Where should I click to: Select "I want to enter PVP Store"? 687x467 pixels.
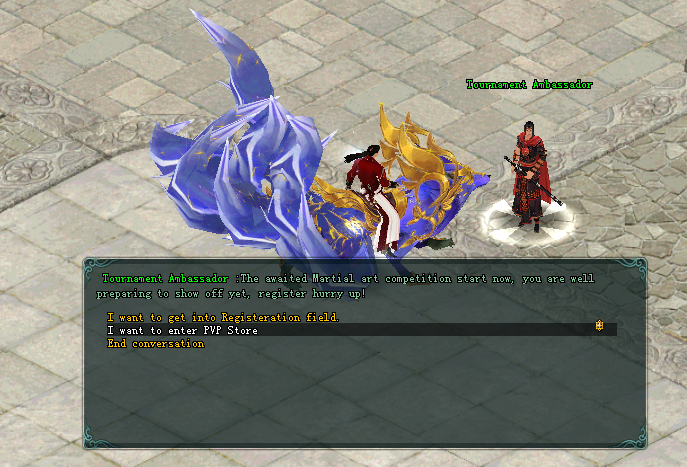183,330
